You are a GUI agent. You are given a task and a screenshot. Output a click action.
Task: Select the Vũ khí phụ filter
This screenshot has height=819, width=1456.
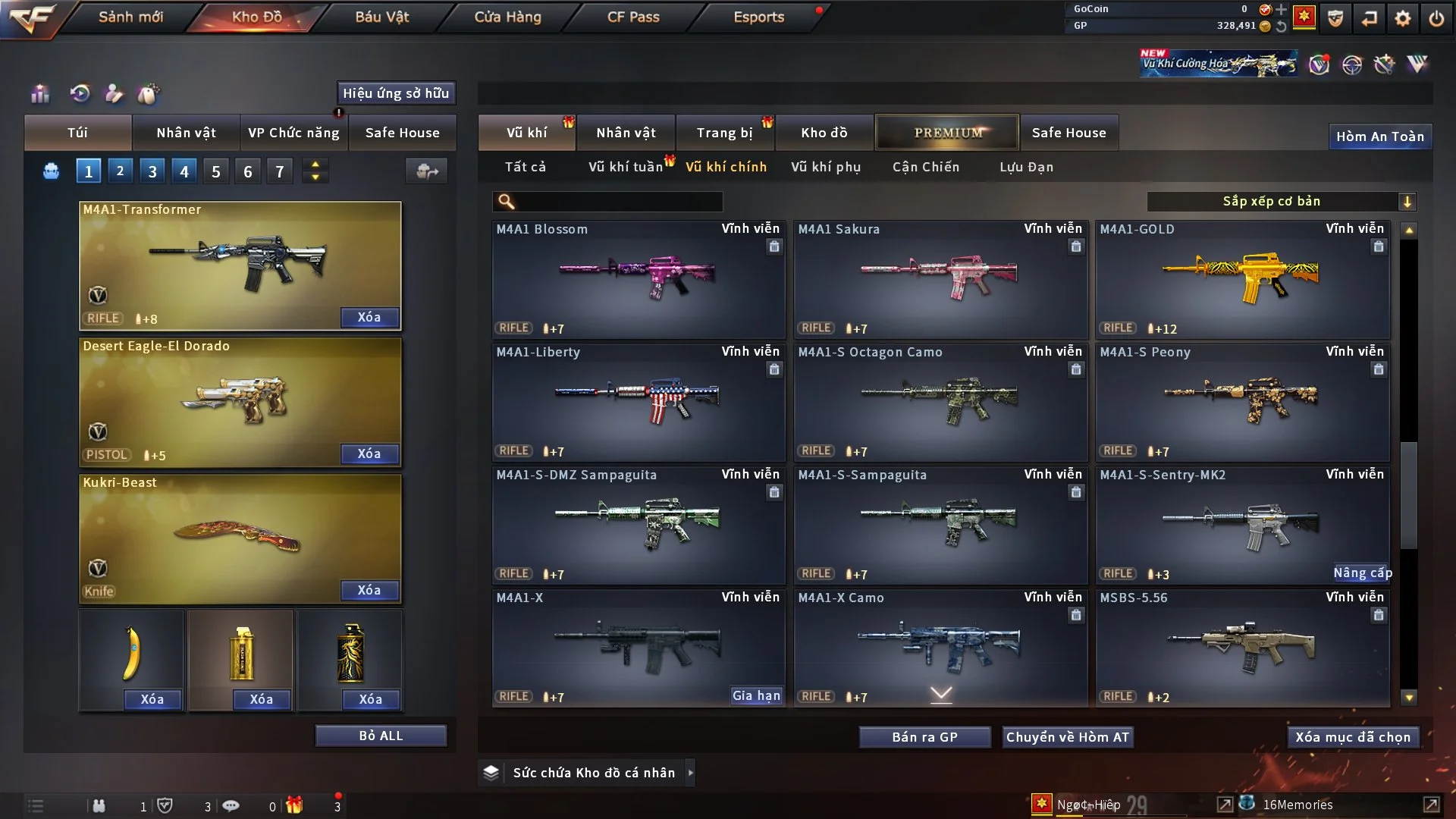point(825,167)
